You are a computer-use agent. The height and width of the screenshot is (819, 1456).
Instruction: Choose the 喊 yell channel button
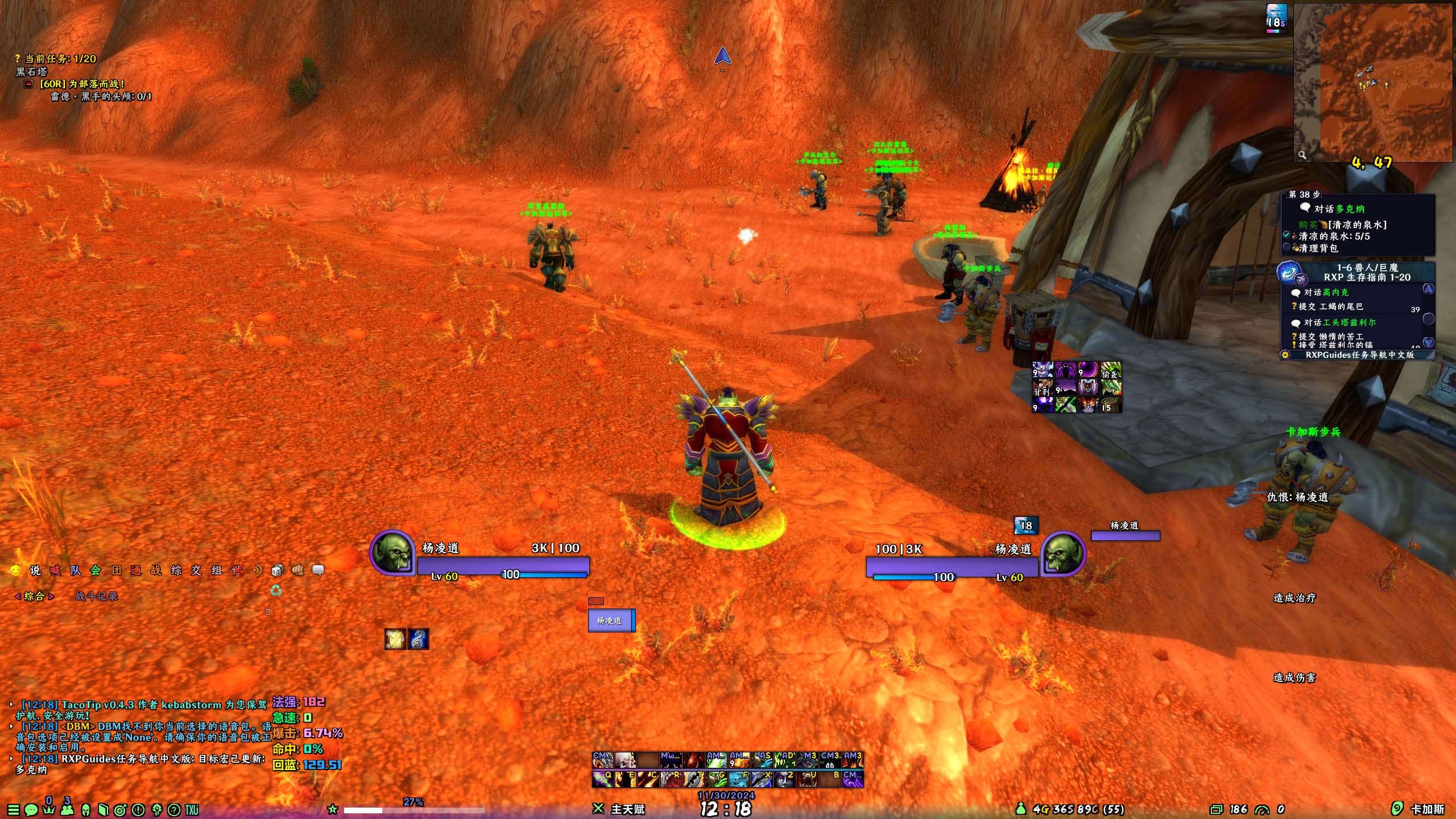coord(55,570)
